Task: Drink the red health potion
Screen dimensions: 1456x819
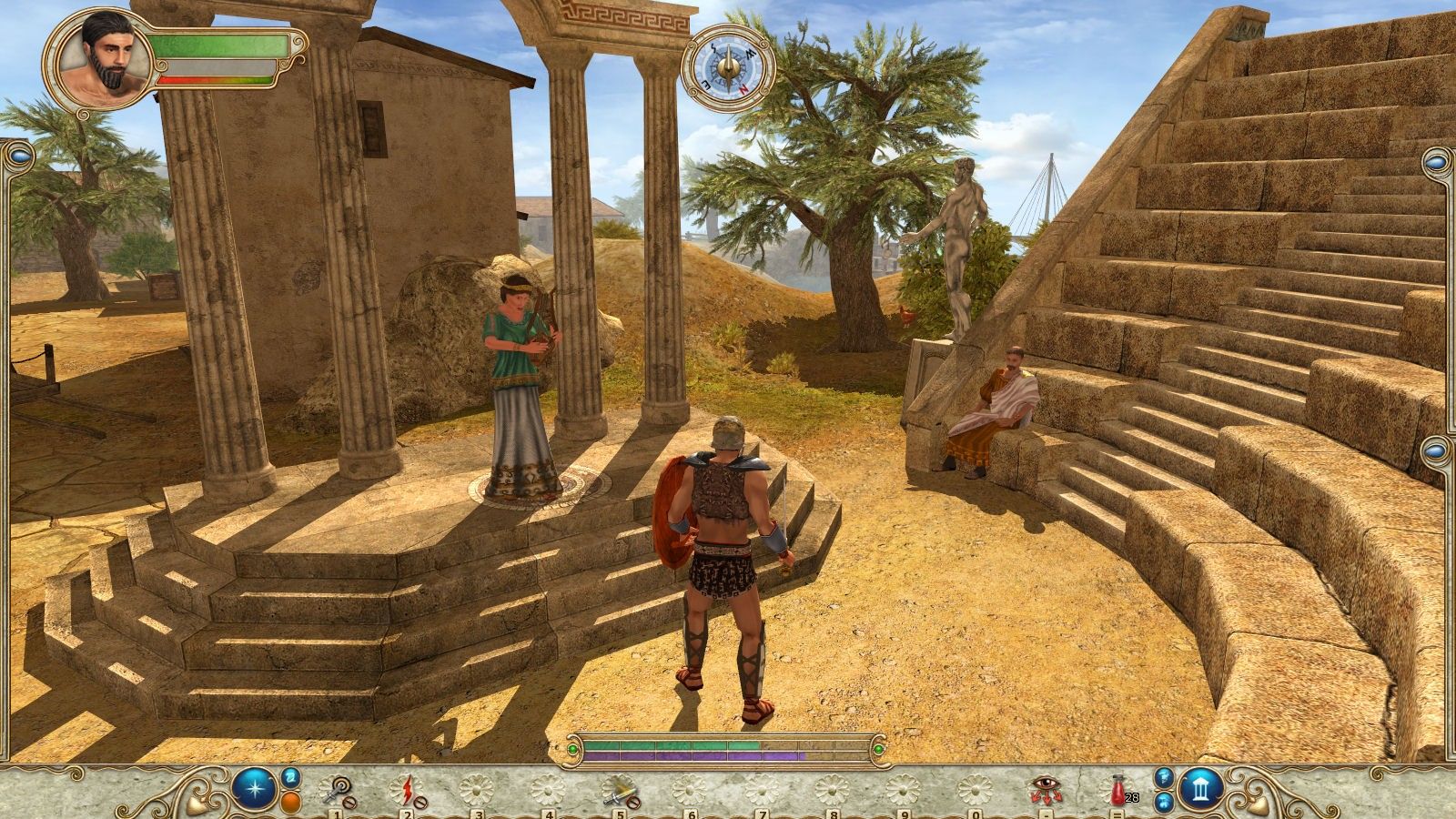Action: point(1117,789)
